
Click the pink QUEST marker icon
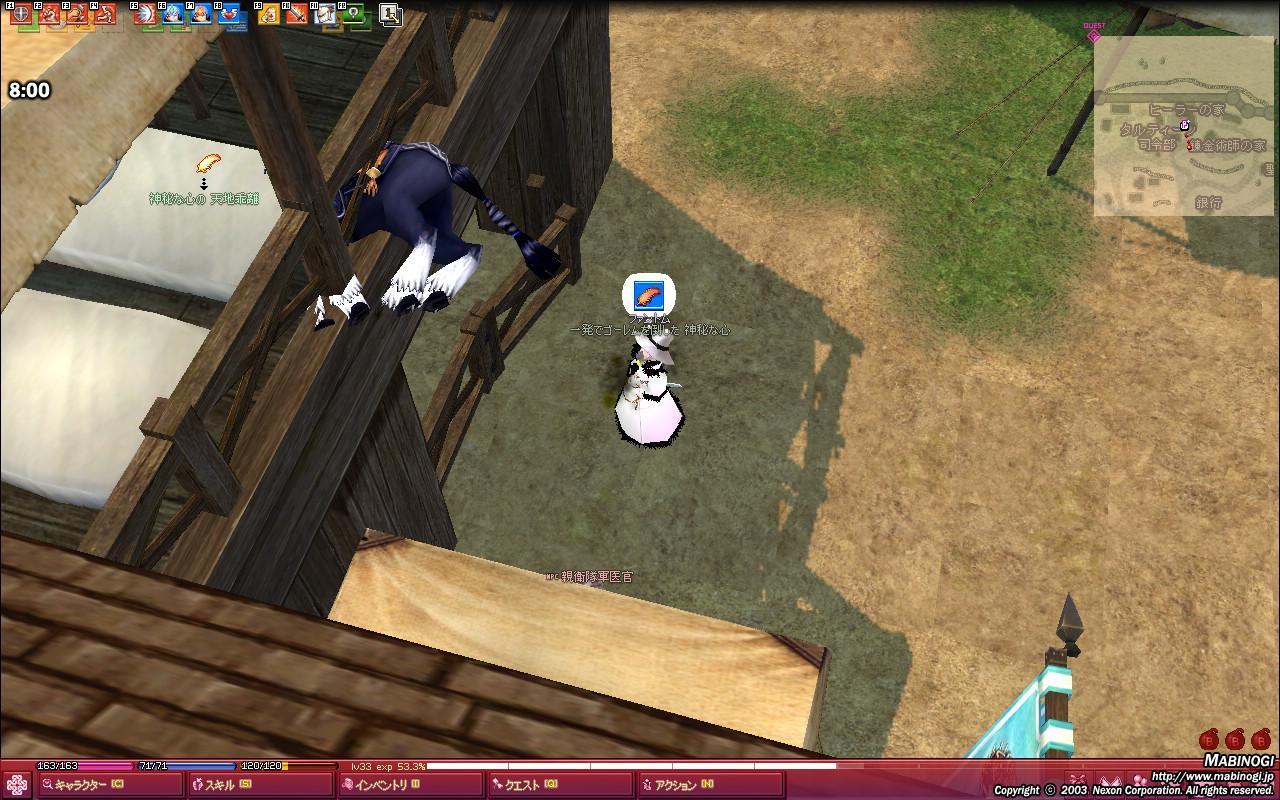[1094, 35]
